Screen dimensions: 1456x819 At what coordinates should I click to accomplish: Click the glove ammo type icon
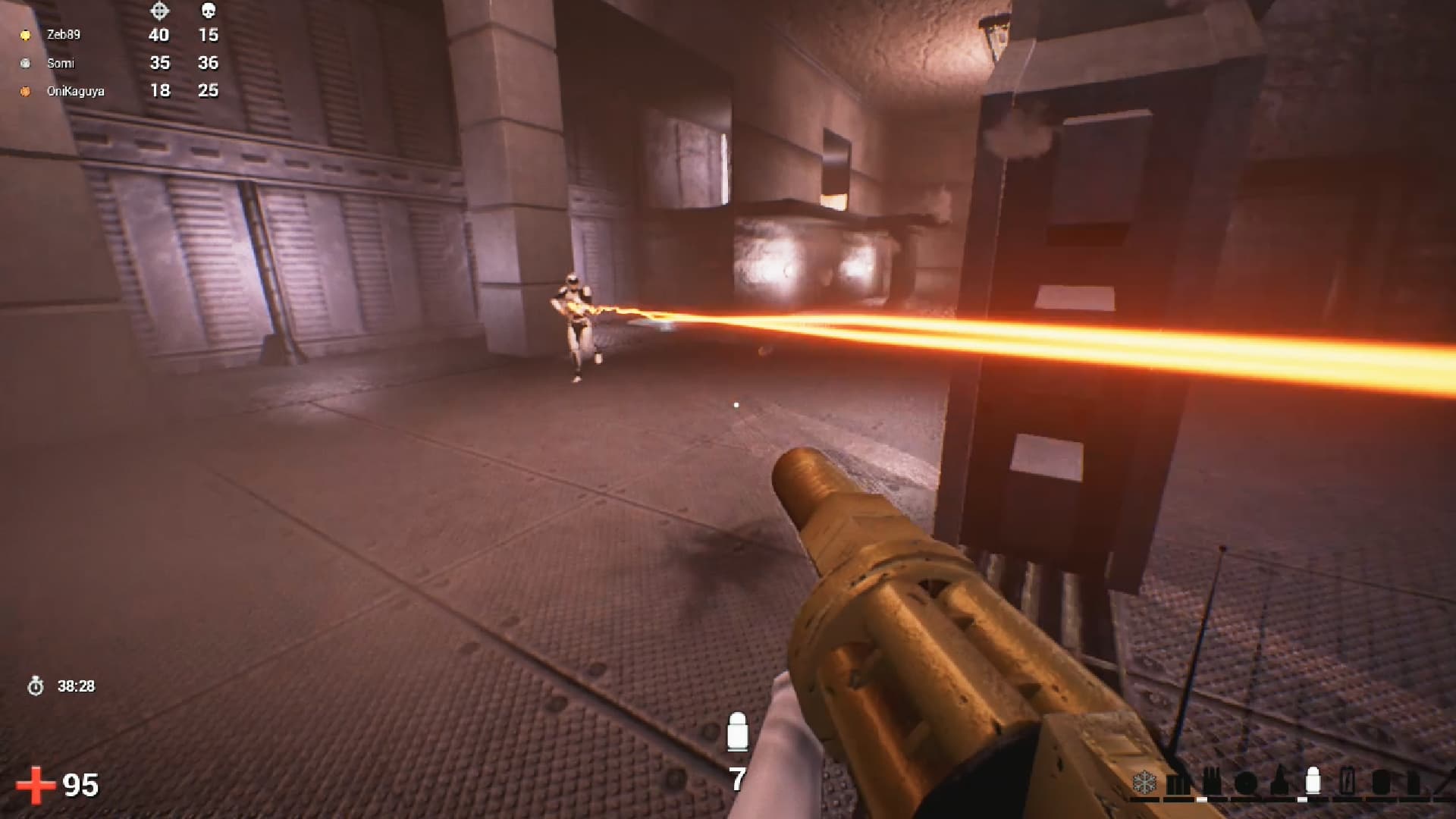tap(1212, 781)
